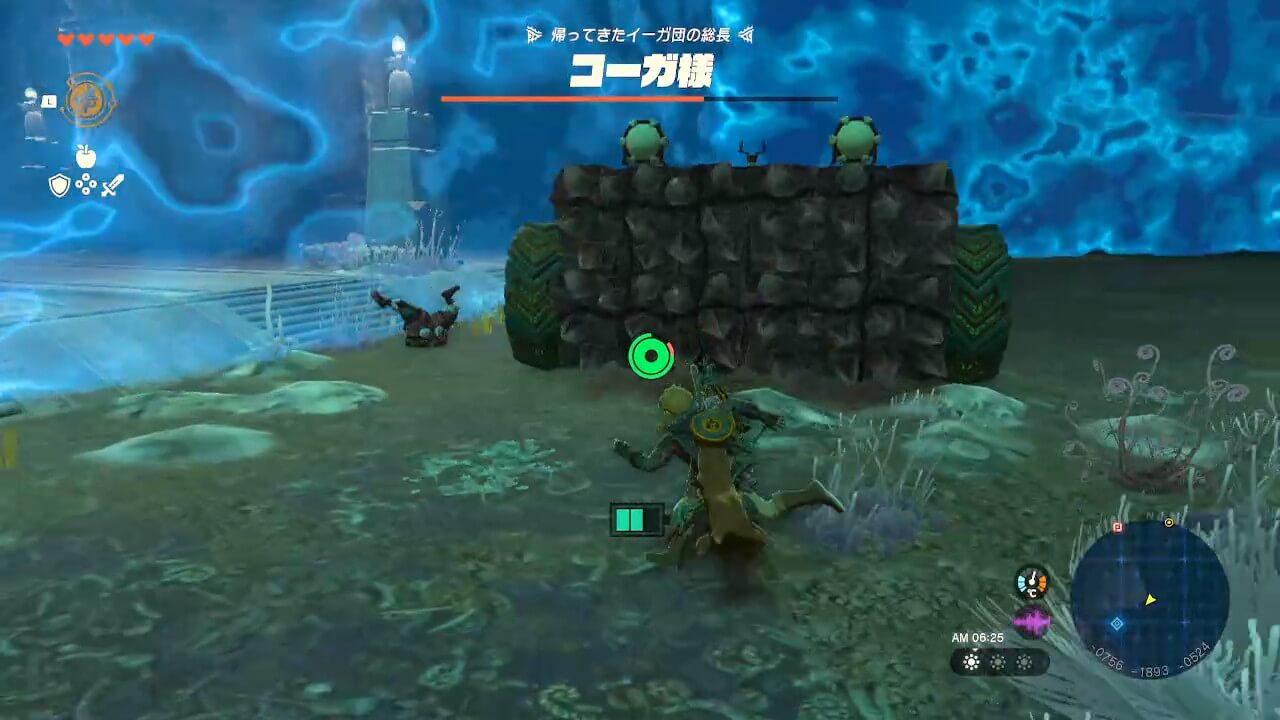Select the orange ability wheel icon
Image resolution: width=1280 pixels, height=720 pixels.
(88, 100)
